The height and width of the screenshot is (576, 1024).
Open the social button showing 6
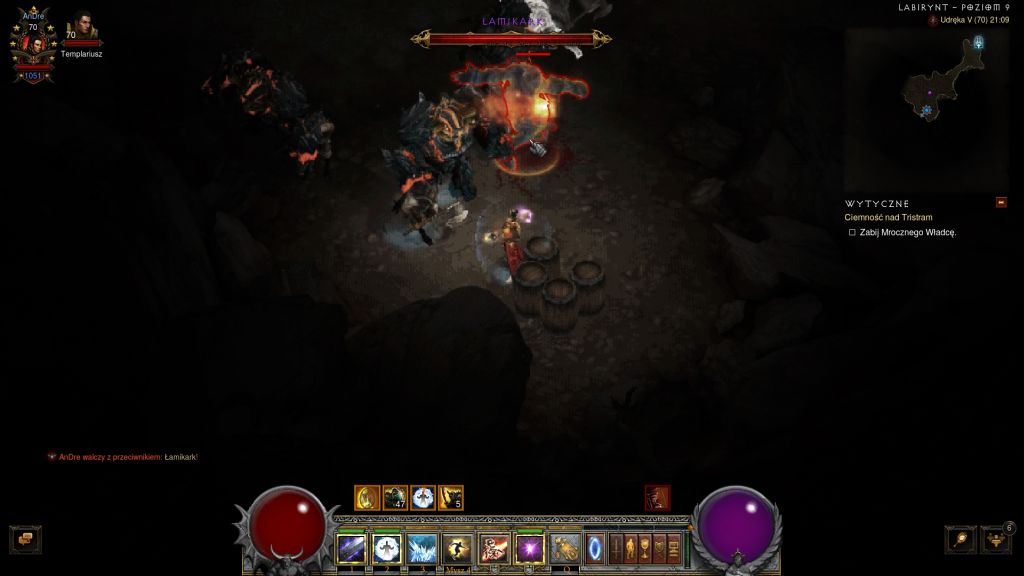click(x=996, y=539)
